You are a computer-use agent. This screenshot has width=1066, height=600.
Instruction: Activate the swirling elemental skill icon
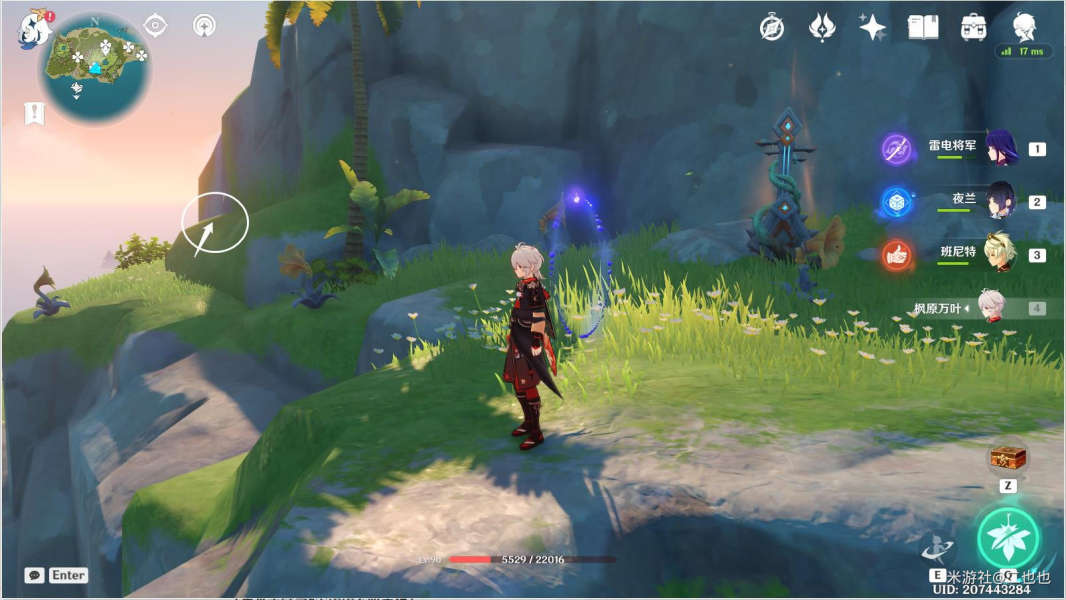coord(937,547)
